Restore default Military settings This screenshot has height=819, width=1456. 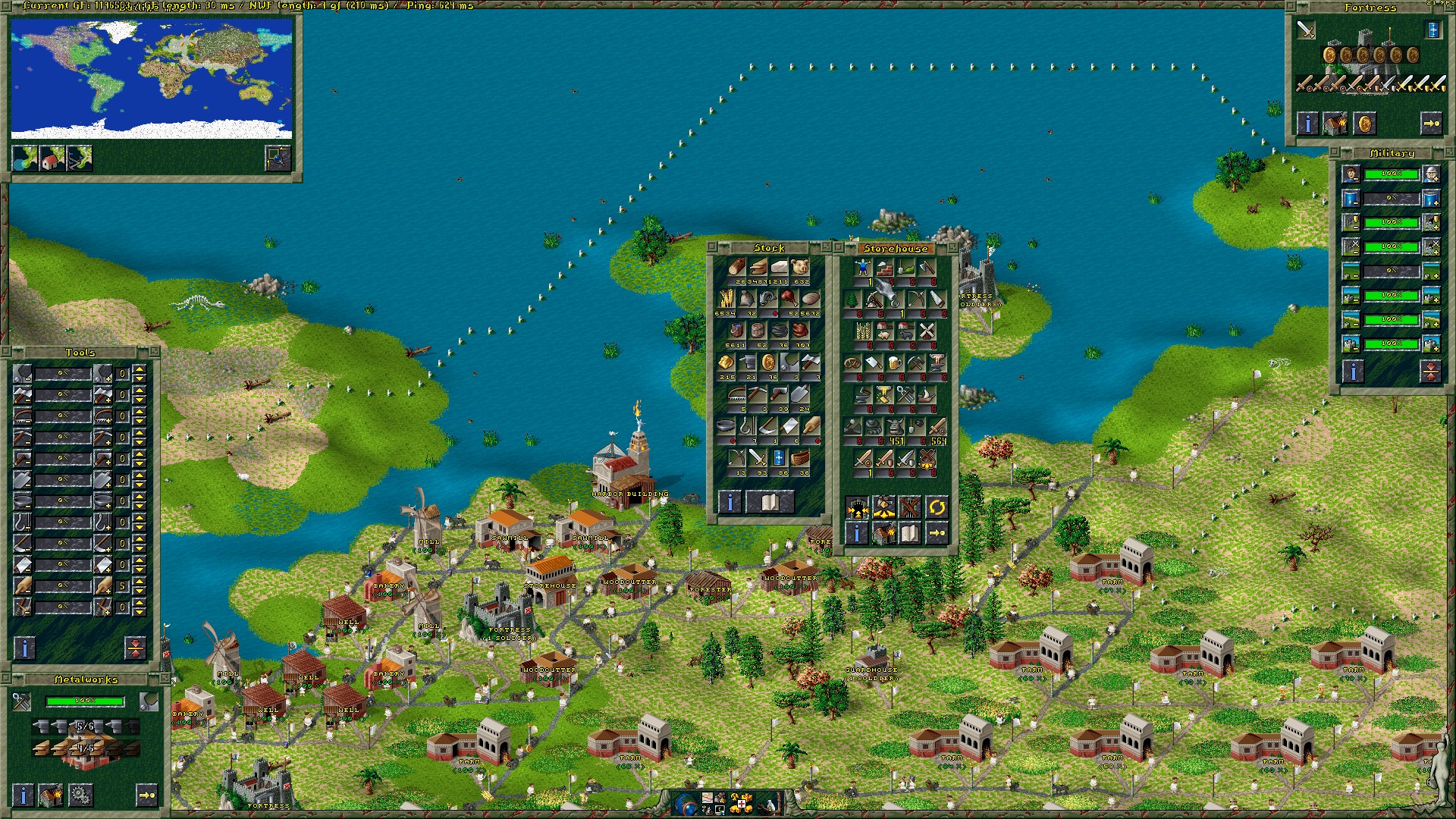(1430, 371)
